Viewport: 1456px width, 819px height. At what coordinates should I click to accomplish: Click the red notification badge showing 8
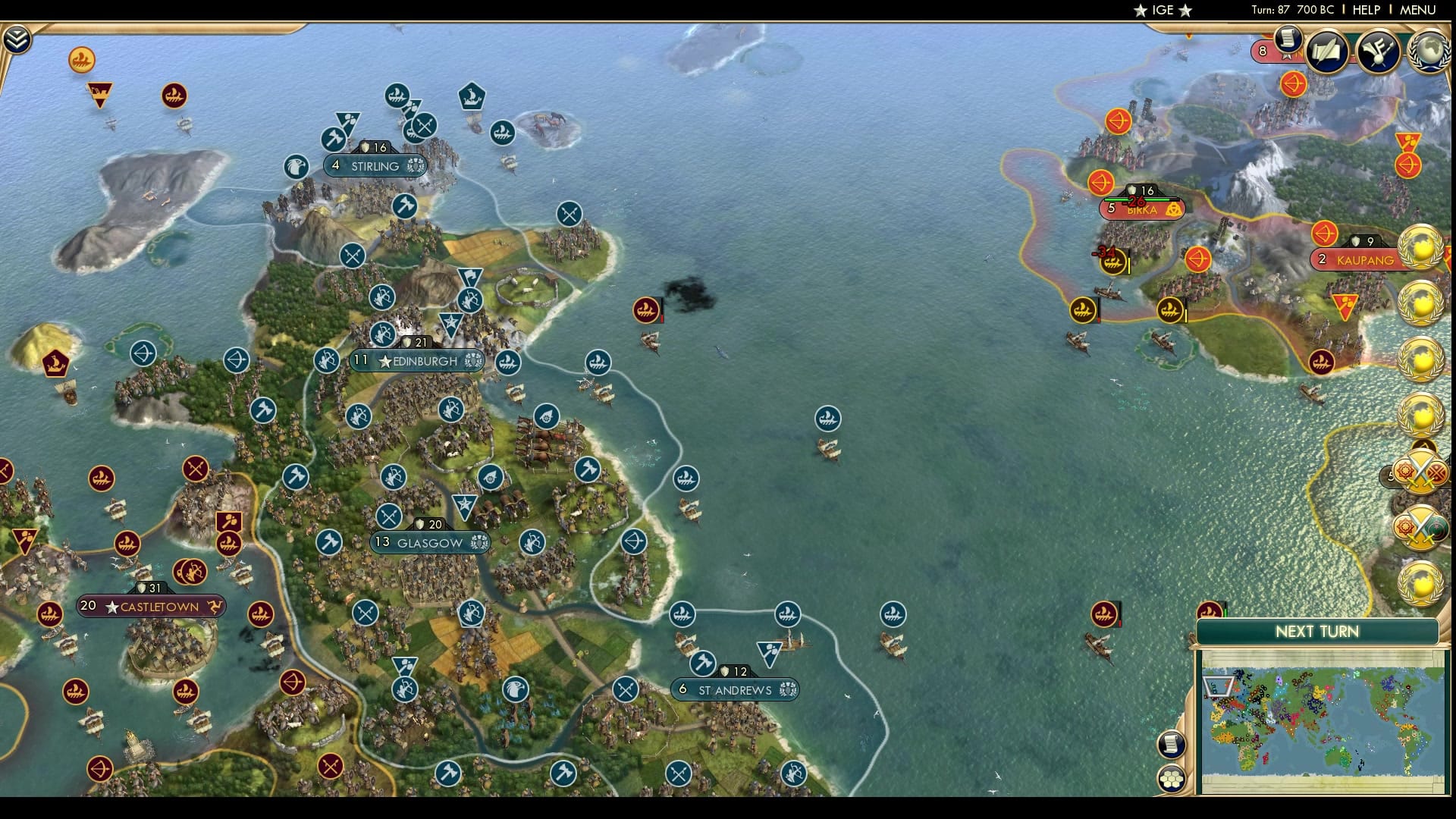point(1263,51)
